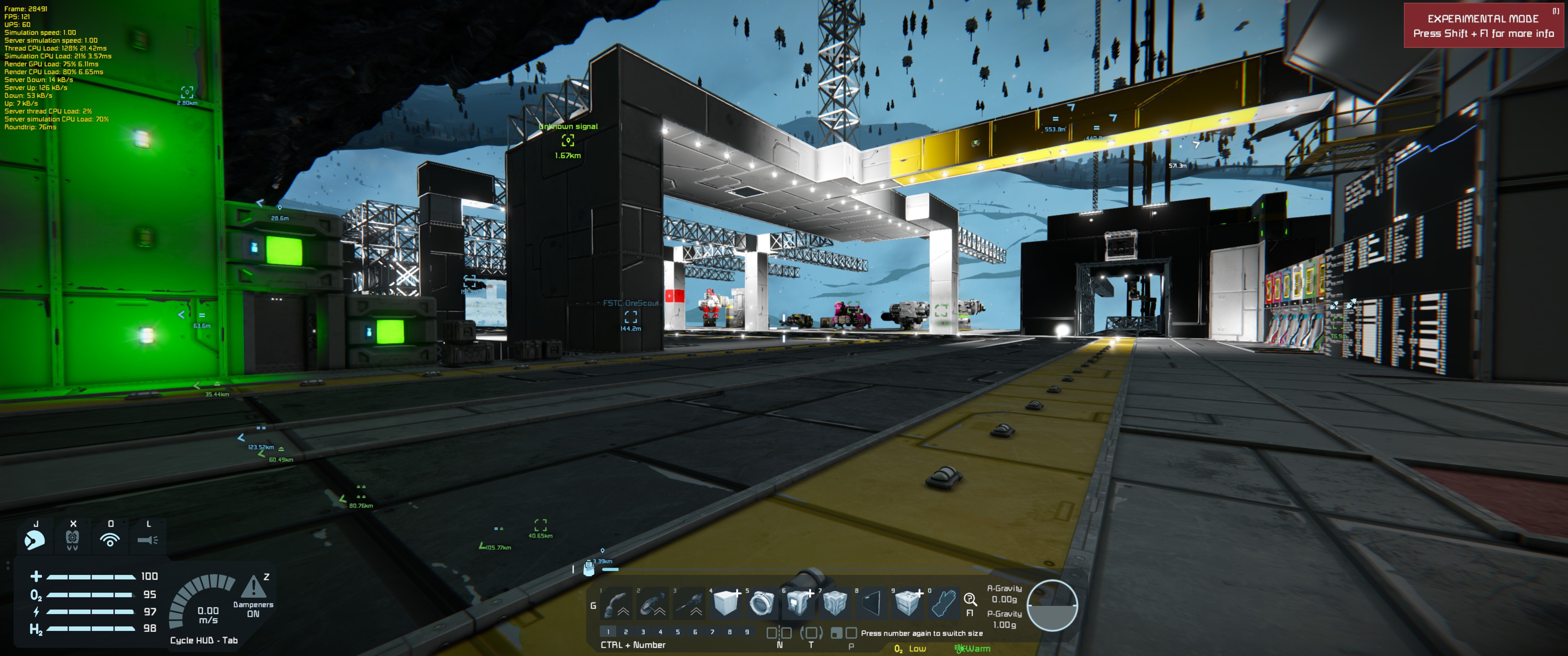Switch to toolbar page 5
Screen dimensions: 1568x656
coord(677,632)
